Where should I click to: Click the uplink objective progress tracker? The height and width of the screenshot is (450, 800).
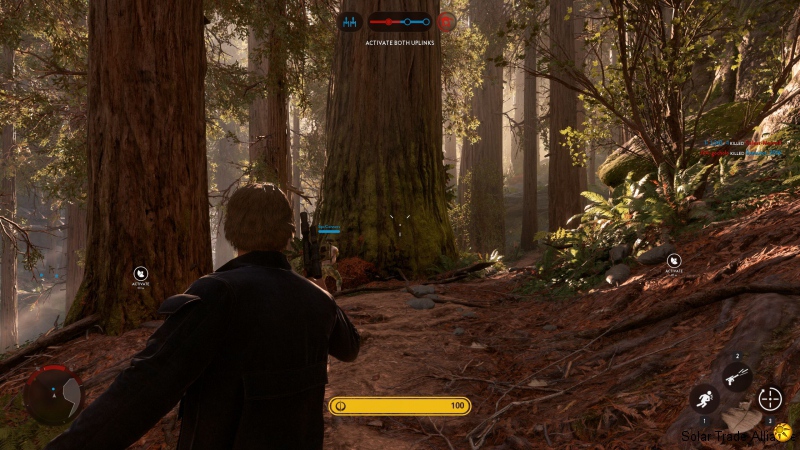[398, 21]
